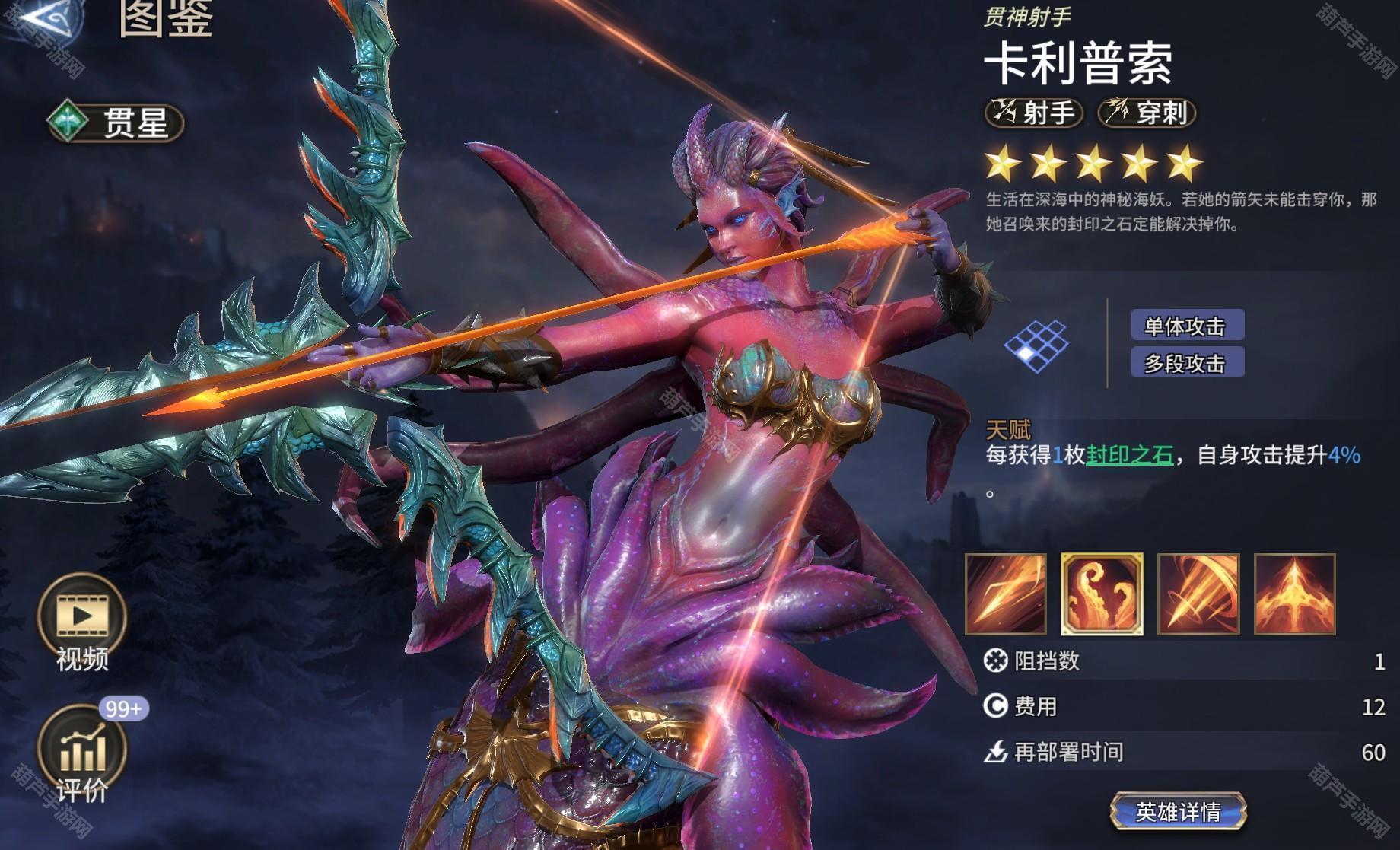The image size is (1400, 850).
Task: Show the 单体攻击 tag info
Action: click(1187, 326)
